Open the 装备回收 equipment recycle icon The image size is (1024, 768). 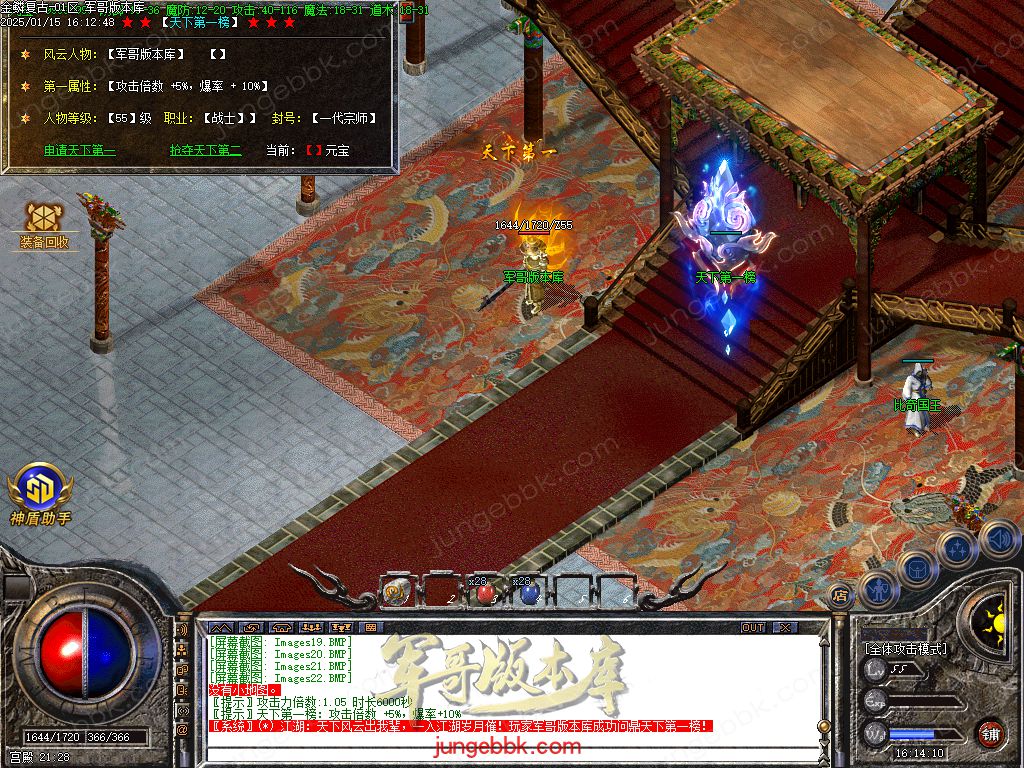click(44, 225)
